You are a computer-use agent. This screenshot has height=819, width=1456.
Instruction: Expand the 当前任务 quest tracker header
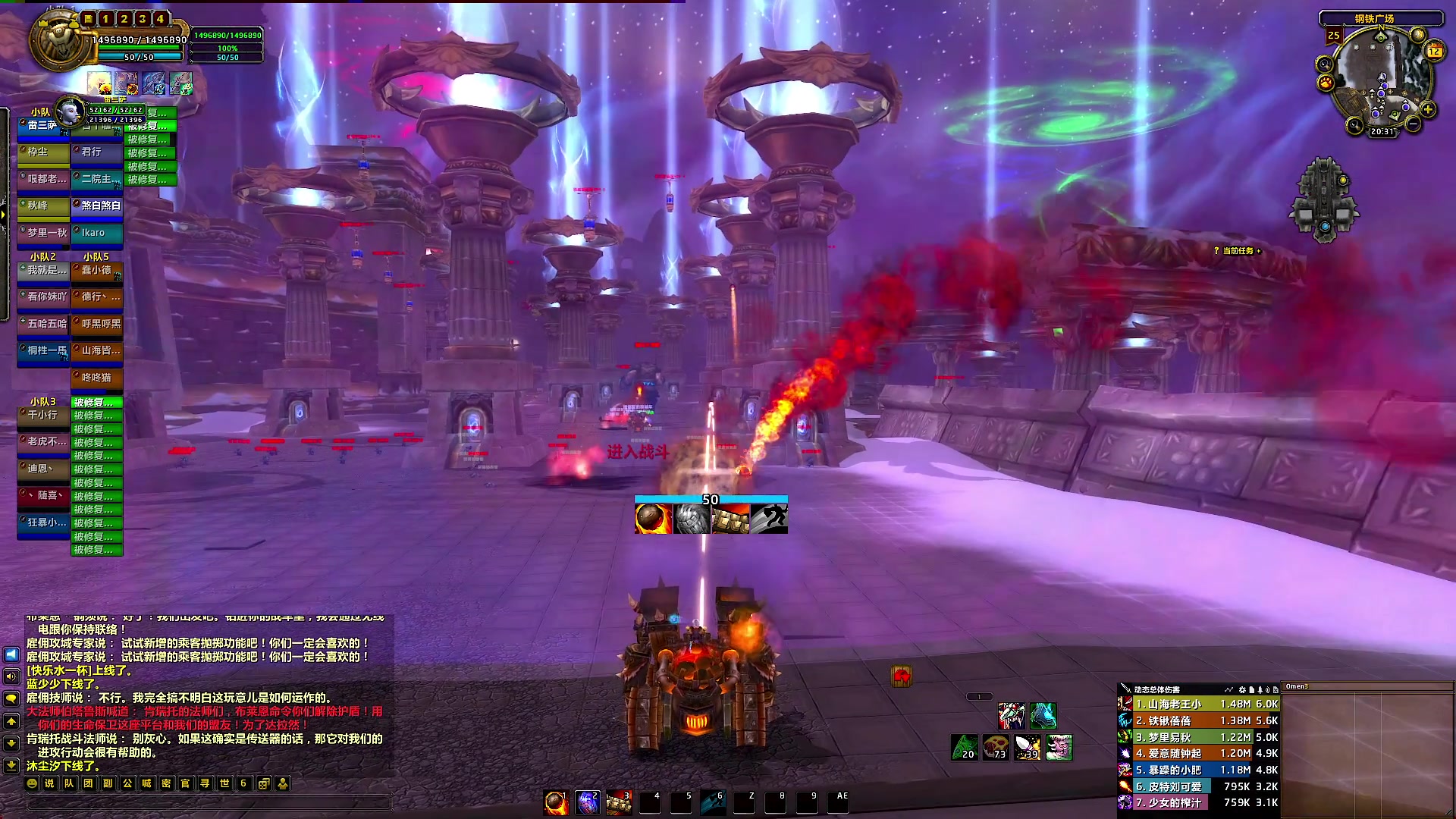(1238, 251)
